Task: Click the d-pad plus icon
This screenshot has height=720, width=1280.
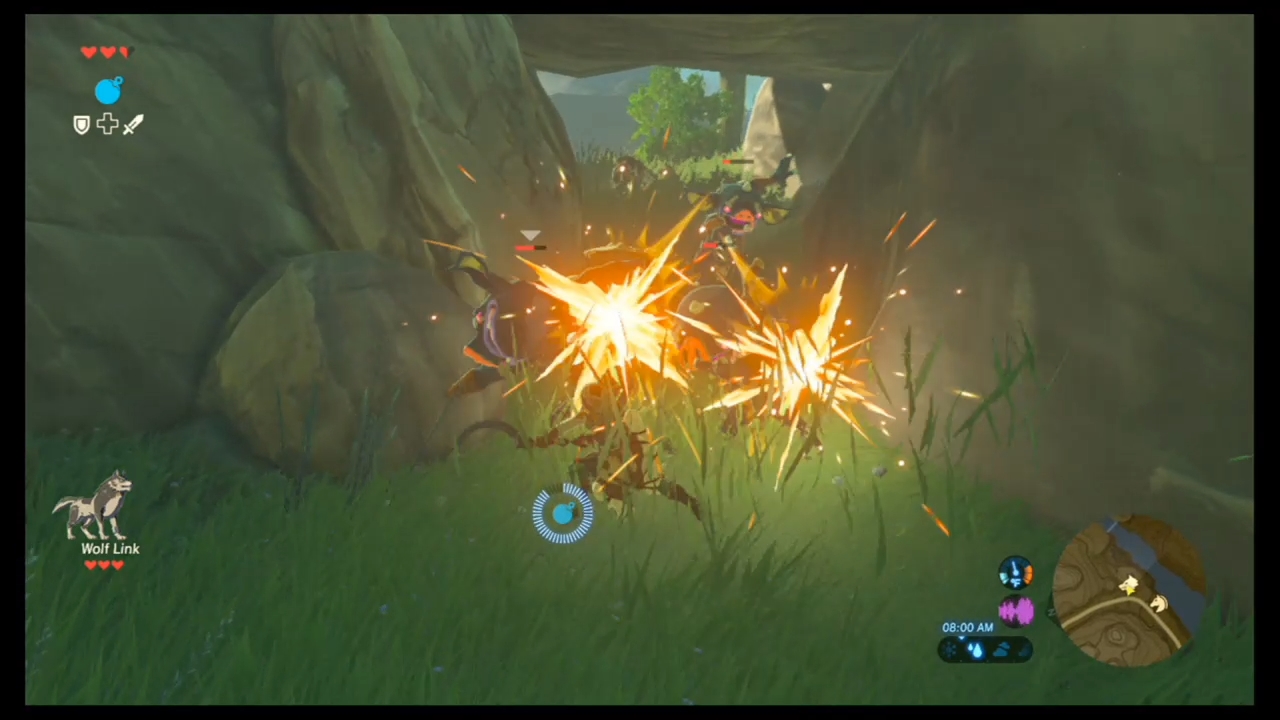Action: tap(107, 123)
